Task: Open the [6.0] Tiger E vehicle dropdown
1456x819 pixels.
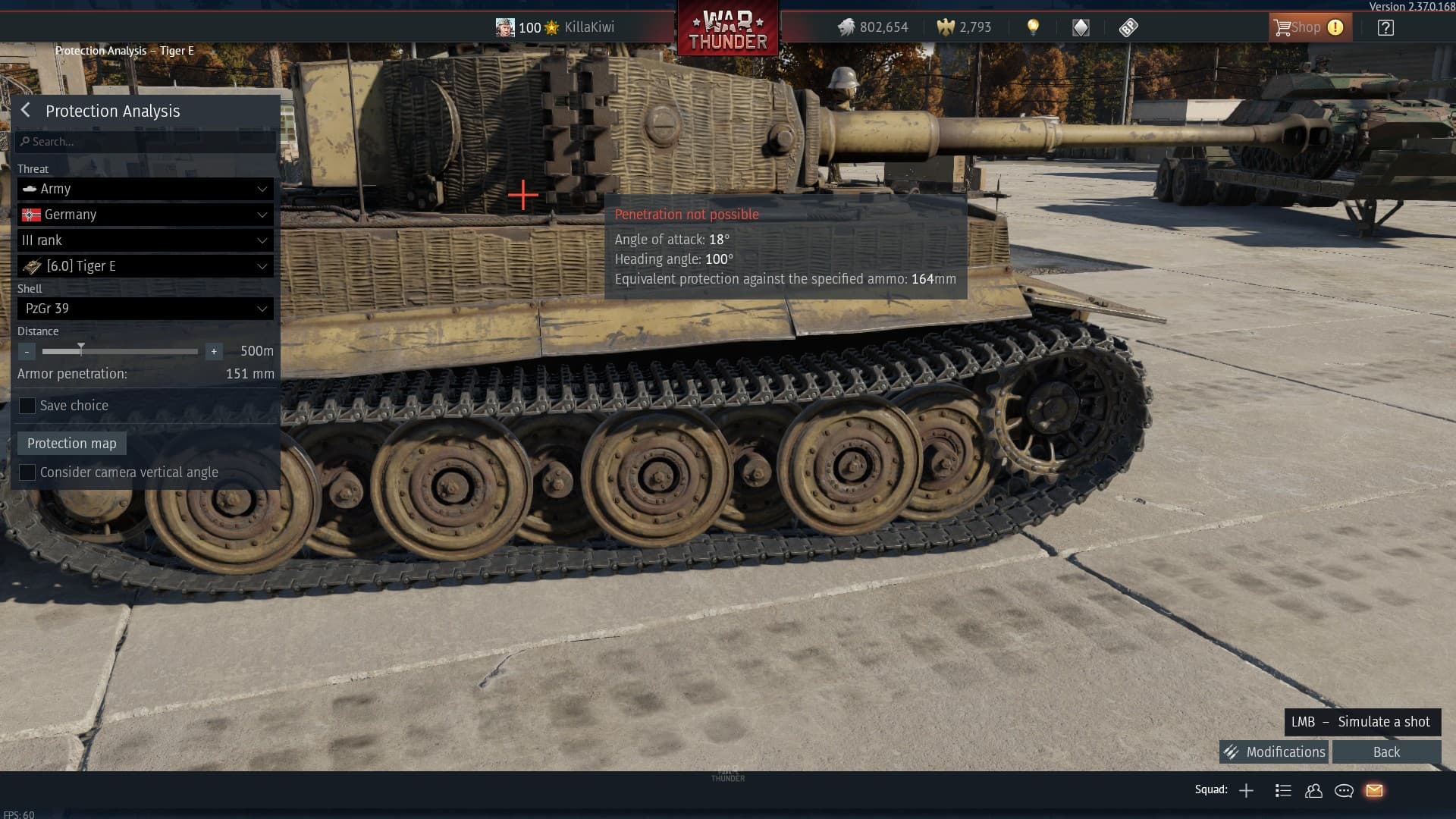Action: pyautogui.click(x=145, y=266)
